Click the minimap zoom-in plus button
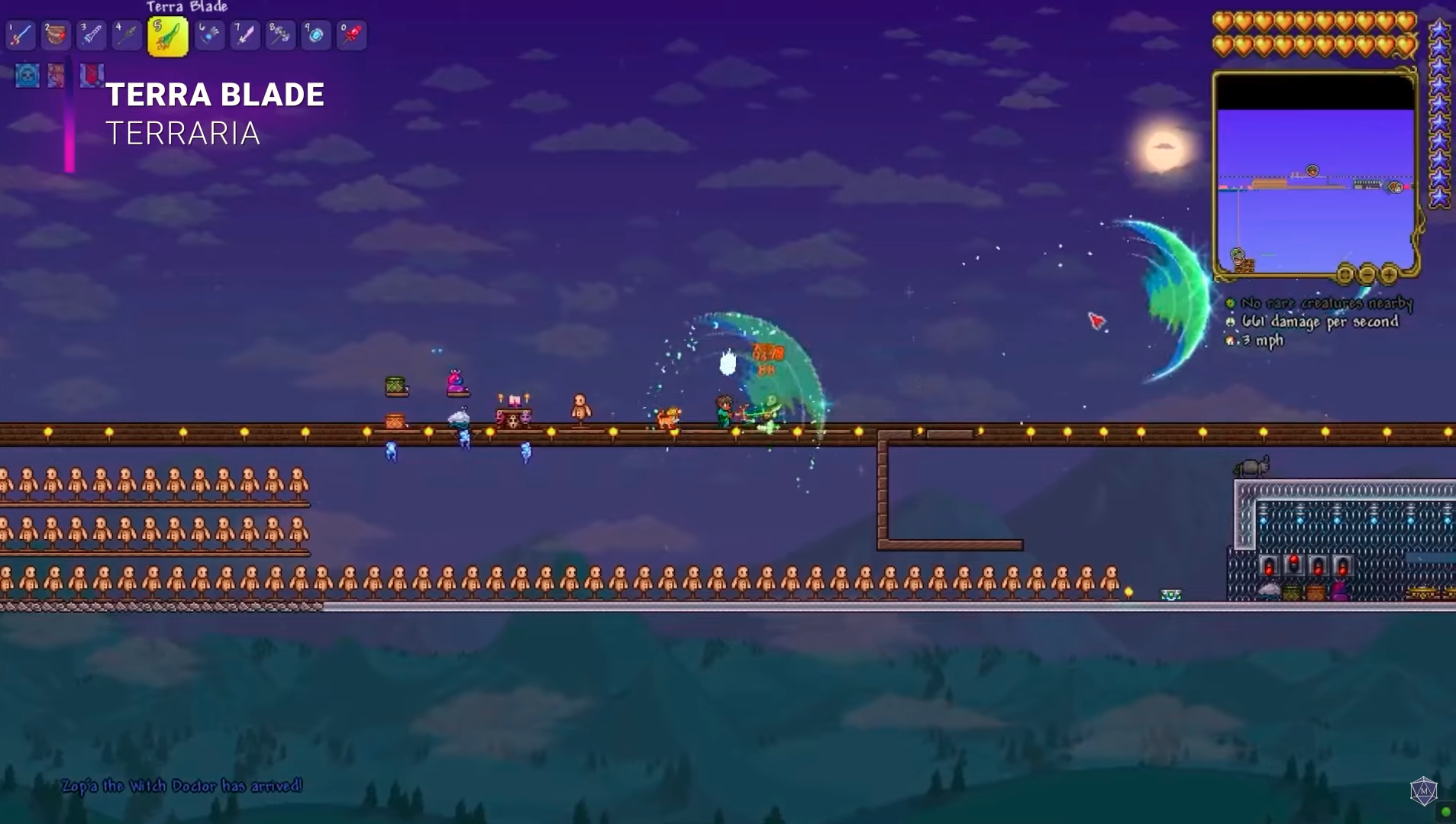The image size is (1456, 824). [1390, 273]
